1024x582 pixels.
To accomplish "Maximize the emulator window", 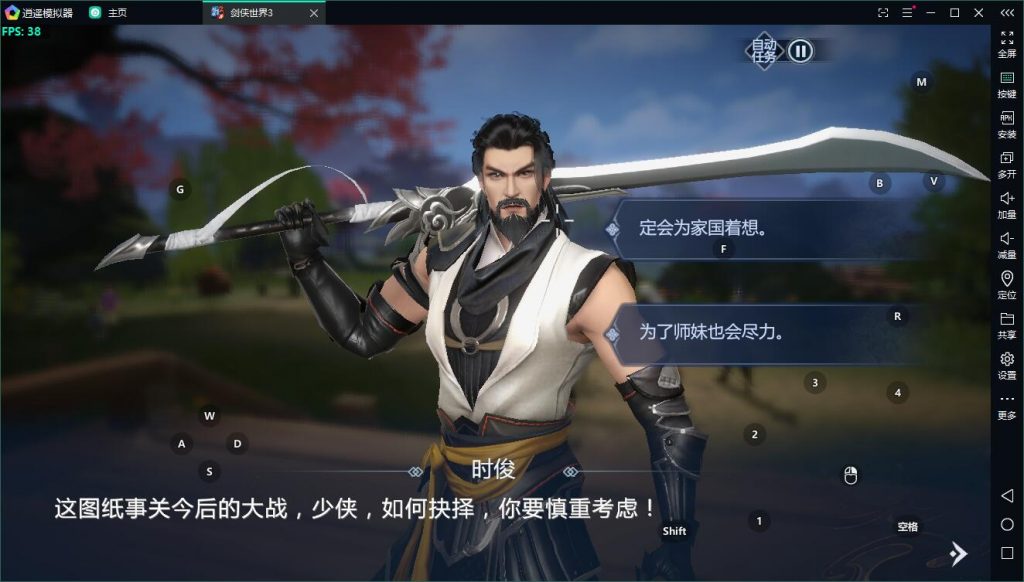I will [954, 13].
